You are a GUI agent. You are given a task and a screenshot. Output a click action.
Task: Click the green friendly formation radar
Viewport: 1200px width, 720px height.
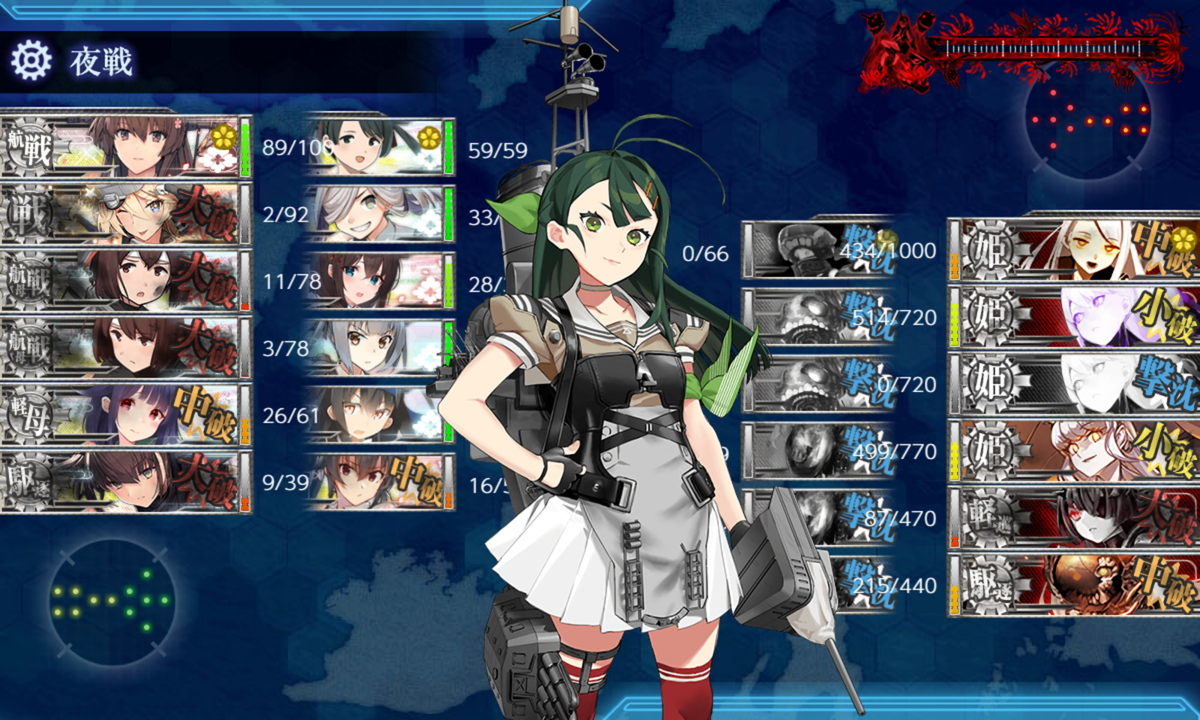(x=112, y=598)
